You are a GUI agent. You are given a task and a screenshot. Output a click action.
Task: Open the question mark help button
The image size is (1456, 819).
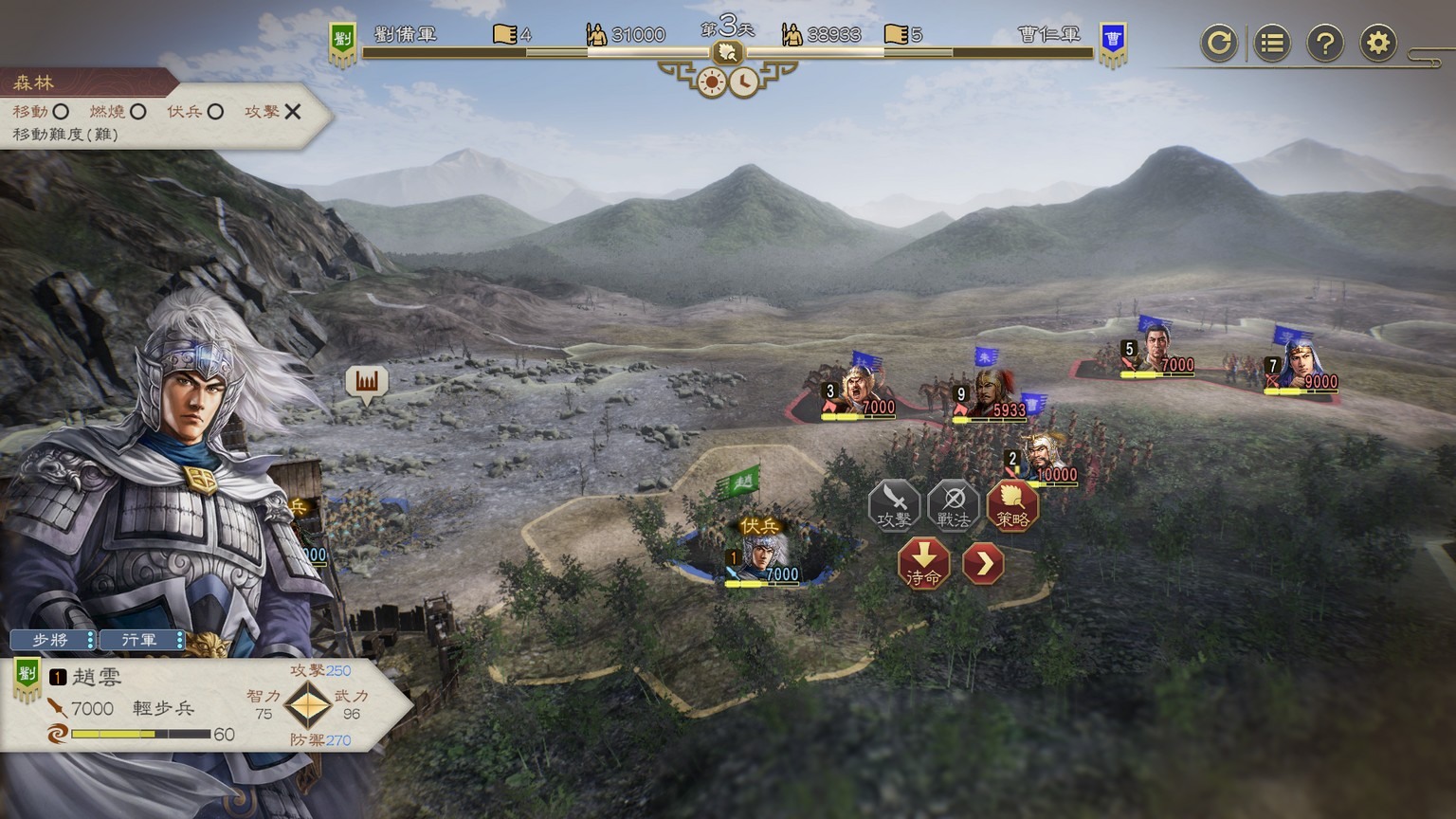coord(1325,43)
